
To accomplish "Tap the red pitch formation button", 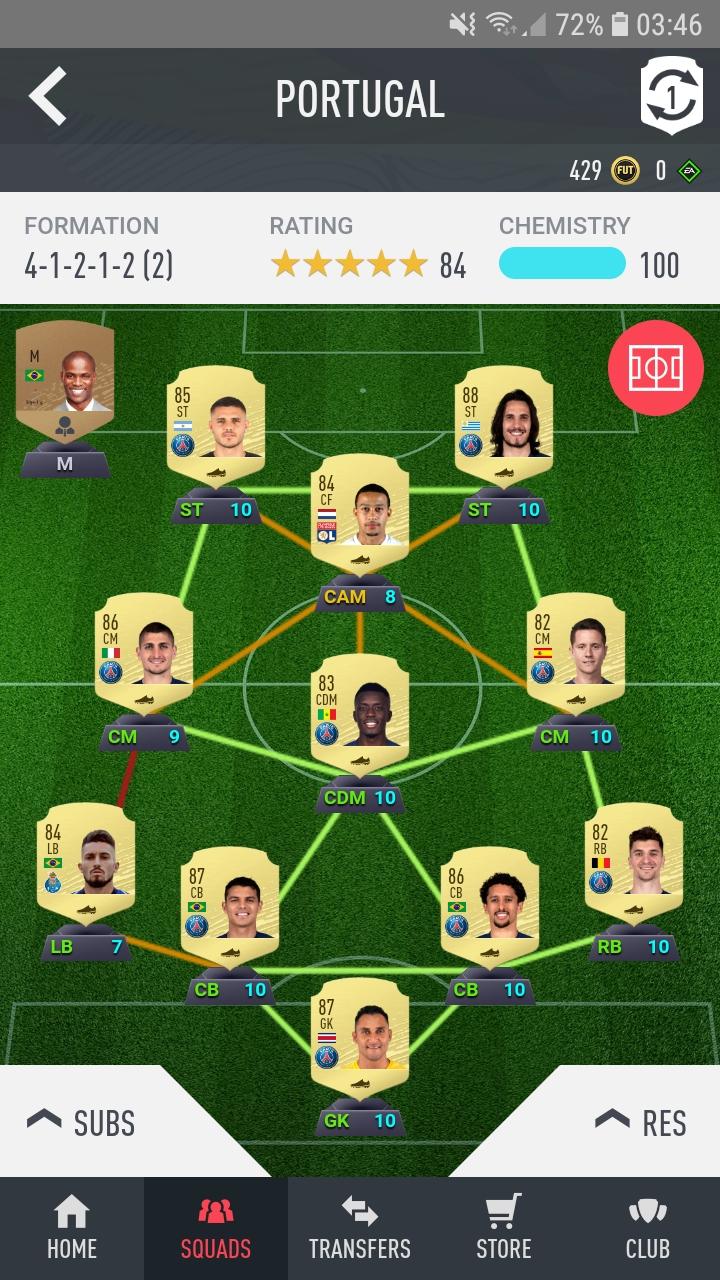I will point(655,369).
